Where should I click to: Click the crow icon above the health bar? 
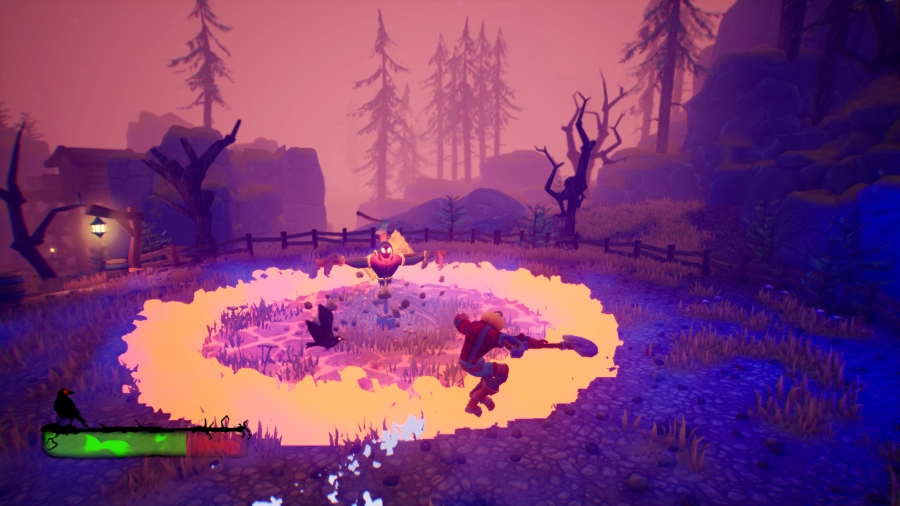pos(67,405)
